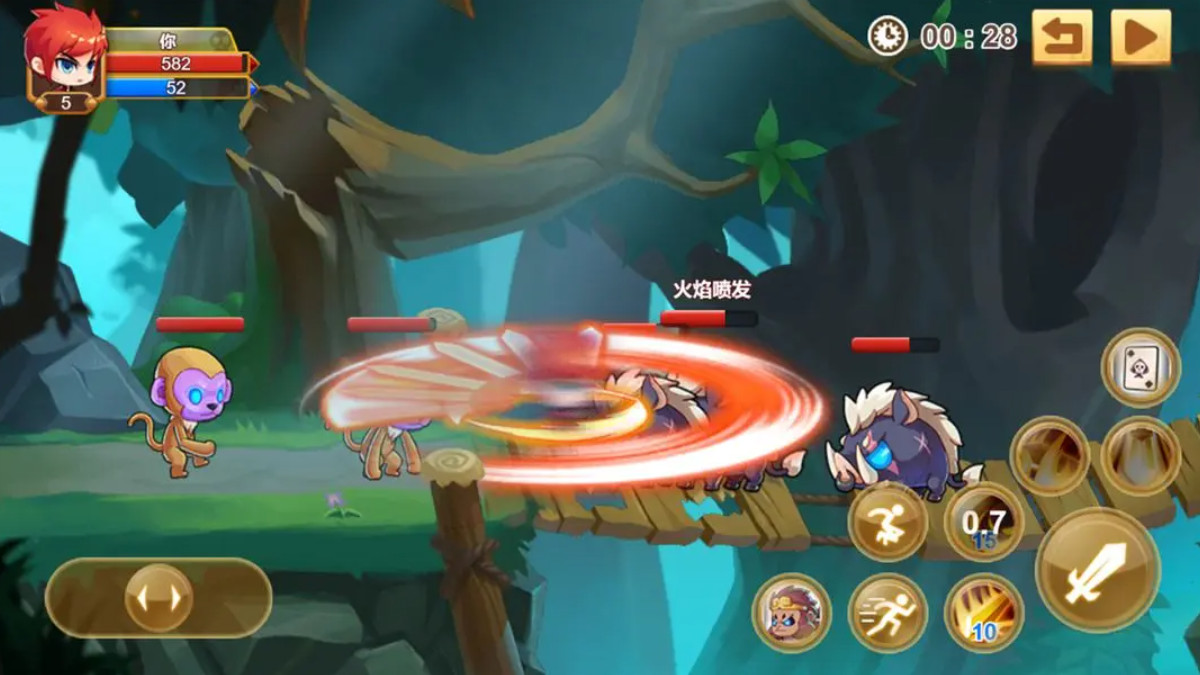Click the orange return arrow button

pos(1061,38)
